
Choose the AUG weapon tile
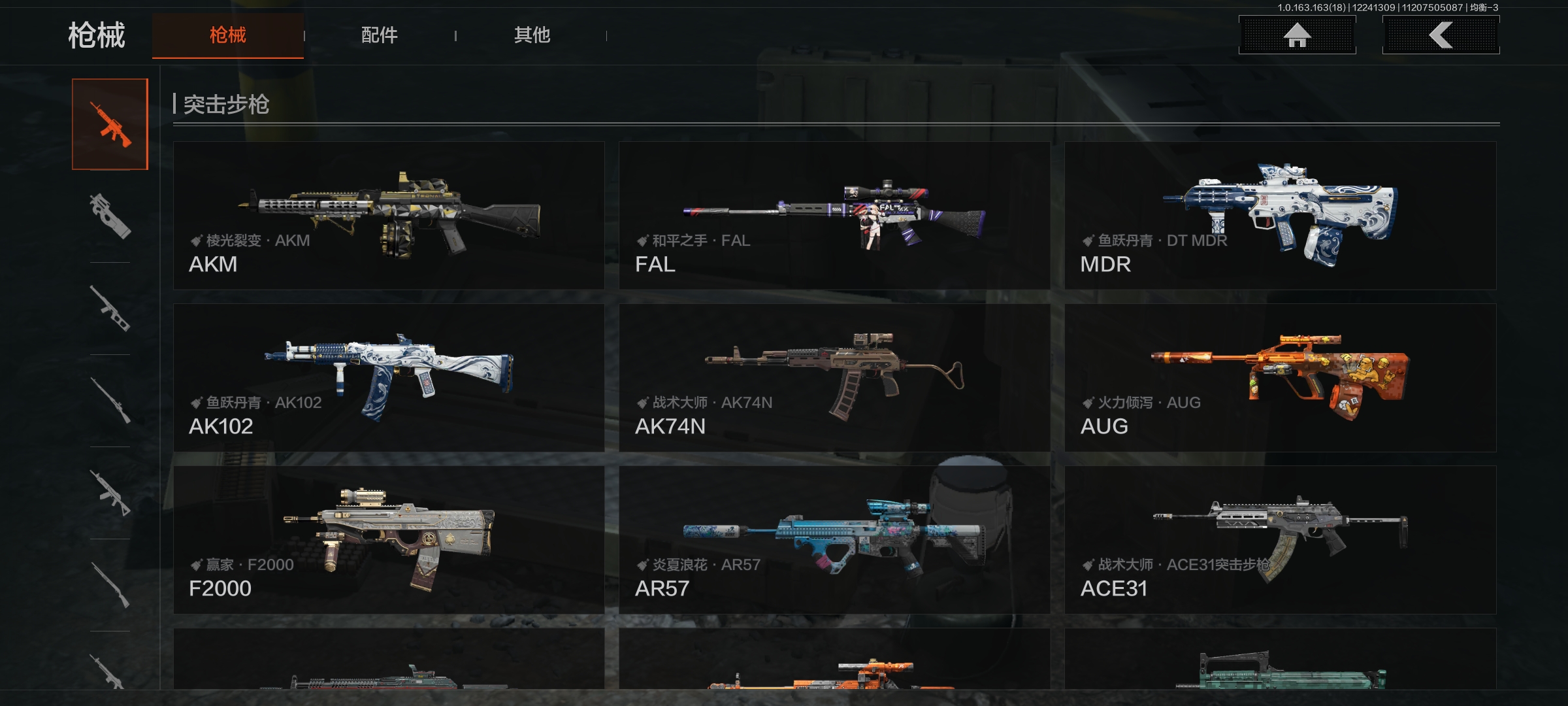click(x=1280, y=378)
